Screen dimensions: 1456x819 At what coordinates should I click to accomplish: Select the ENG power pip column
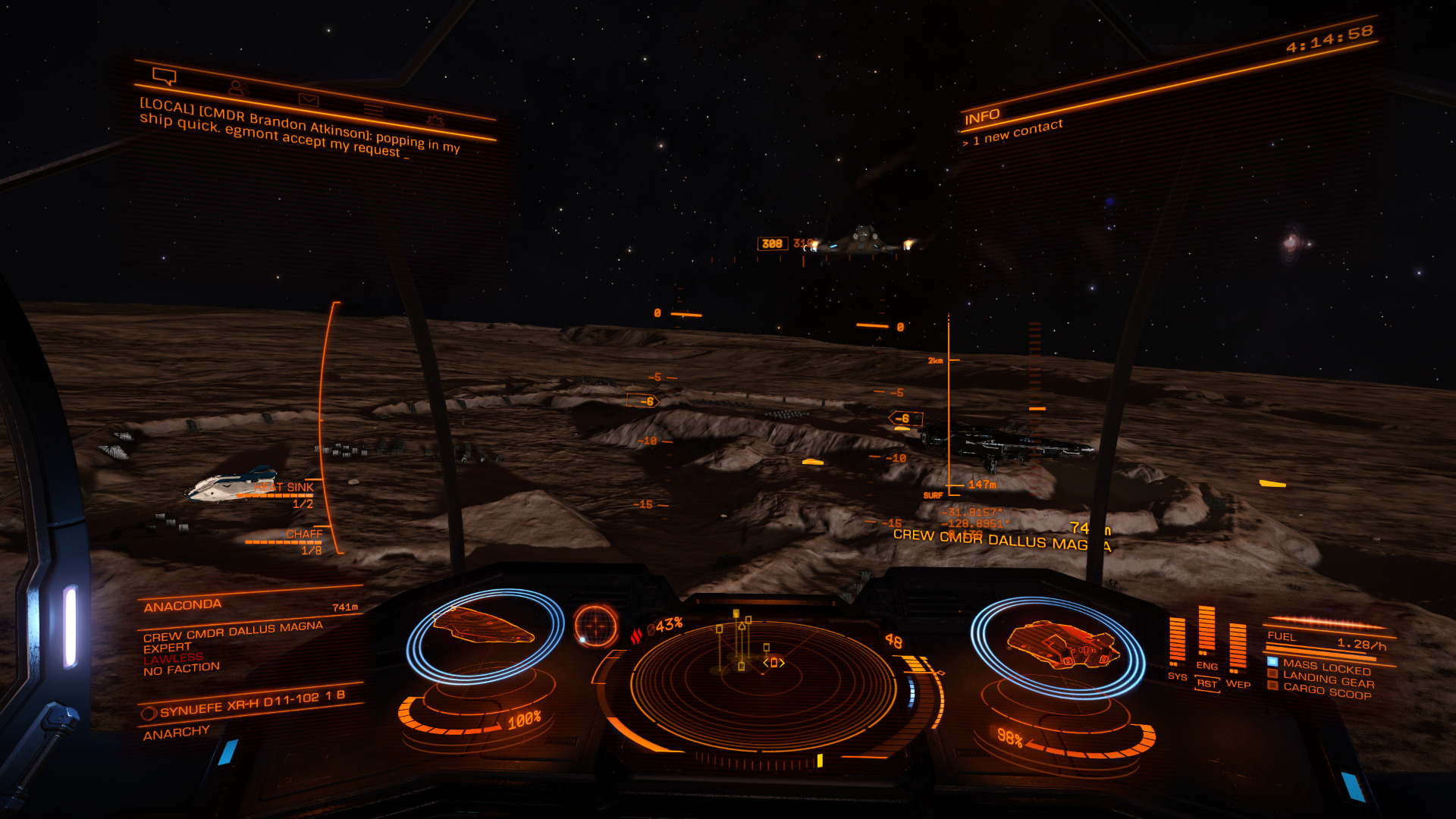tap(1207, 631)
